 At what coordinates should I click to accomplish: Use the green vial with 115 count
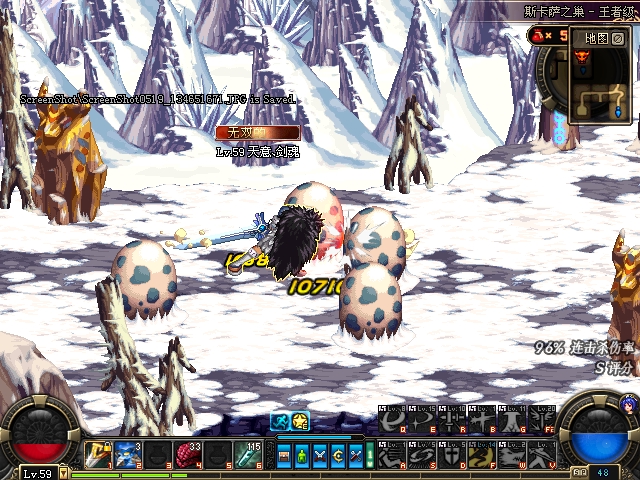[247, 454]
